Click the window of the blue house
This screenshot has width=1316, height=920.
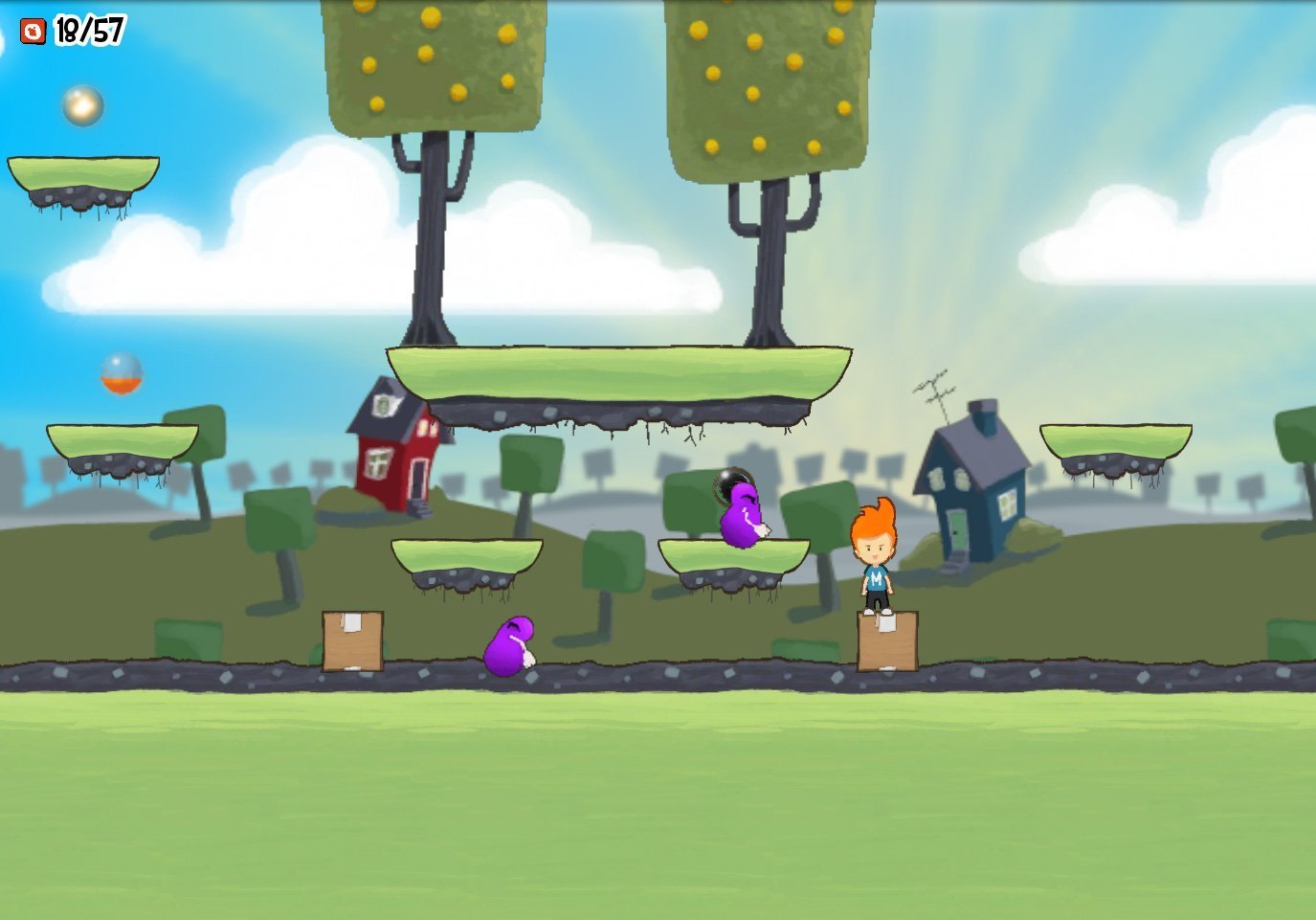1008,505
